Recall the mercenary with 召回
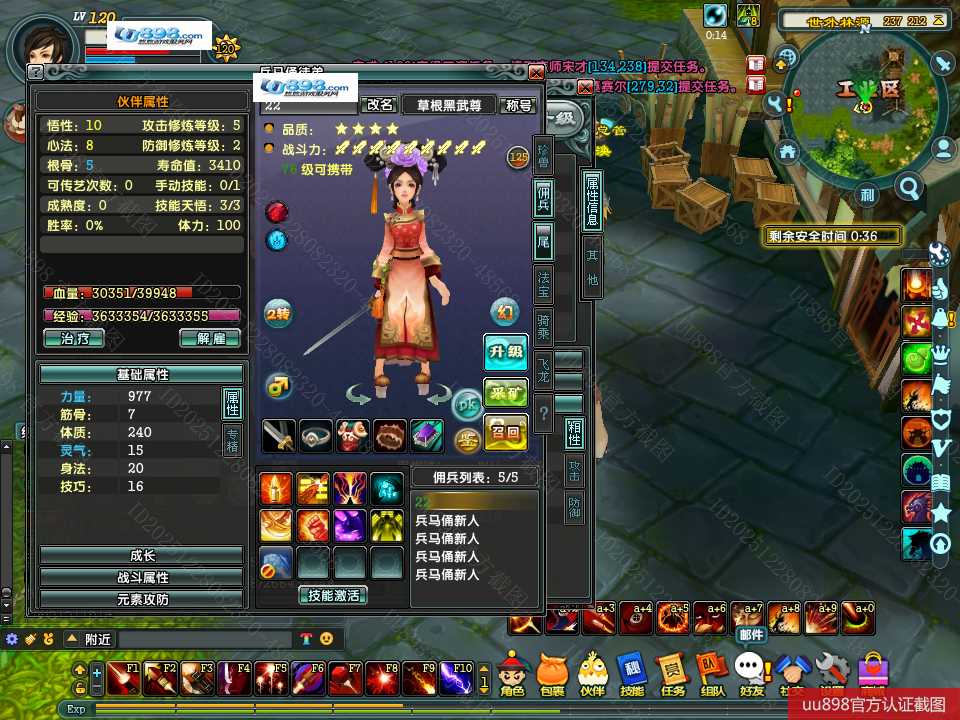The image size is (960, 720). coord(506,434)
